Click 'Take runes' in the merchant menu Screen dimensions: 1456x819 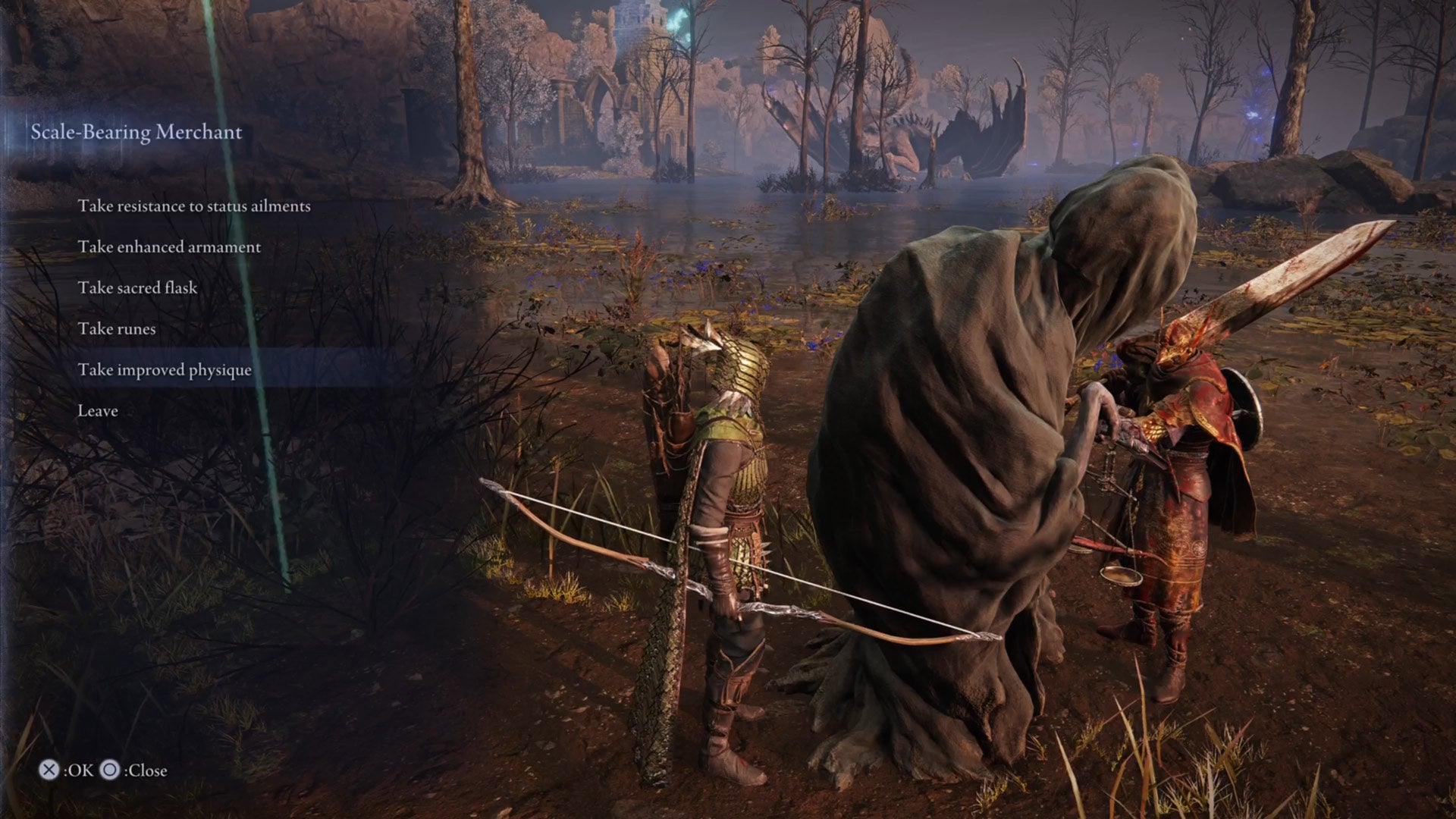point(117,328)
